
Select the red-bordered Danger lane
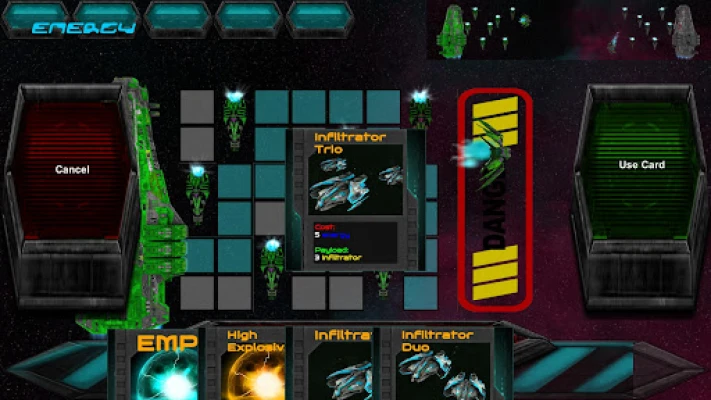494,198
